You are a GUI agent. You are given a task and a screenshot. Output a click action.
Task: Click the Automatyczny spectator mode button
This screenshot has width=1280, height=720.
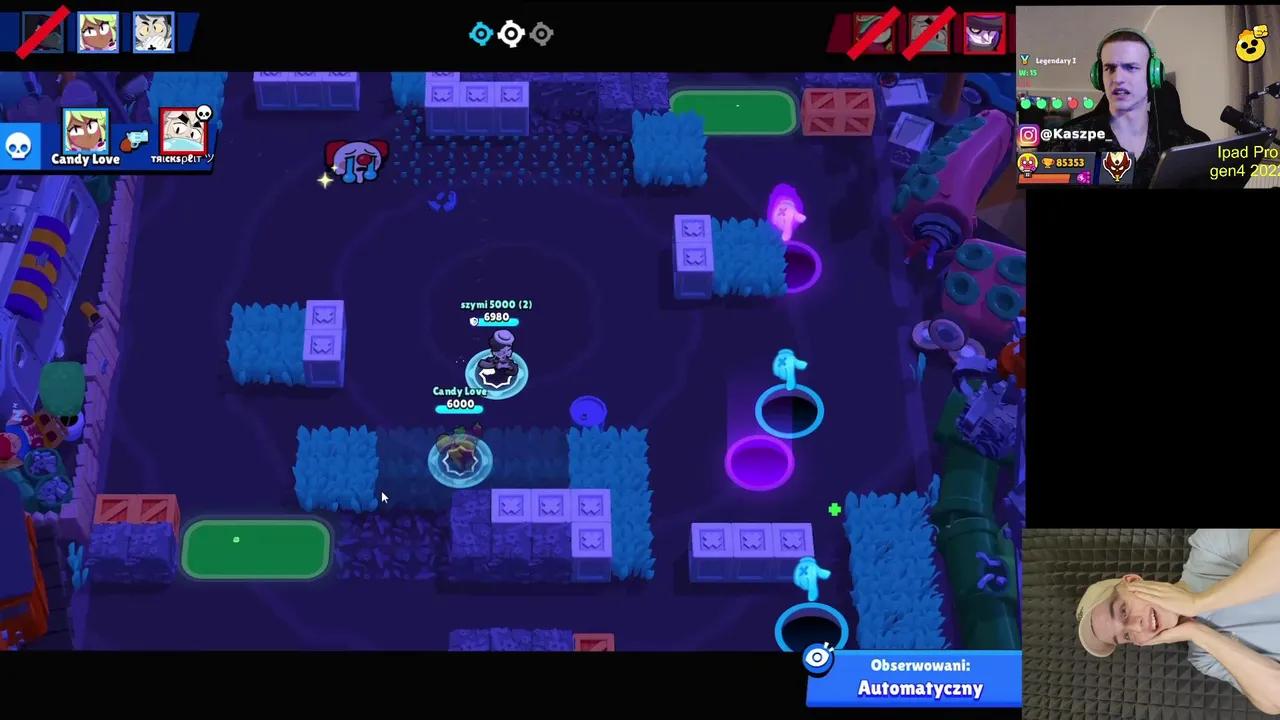point(920,688)
